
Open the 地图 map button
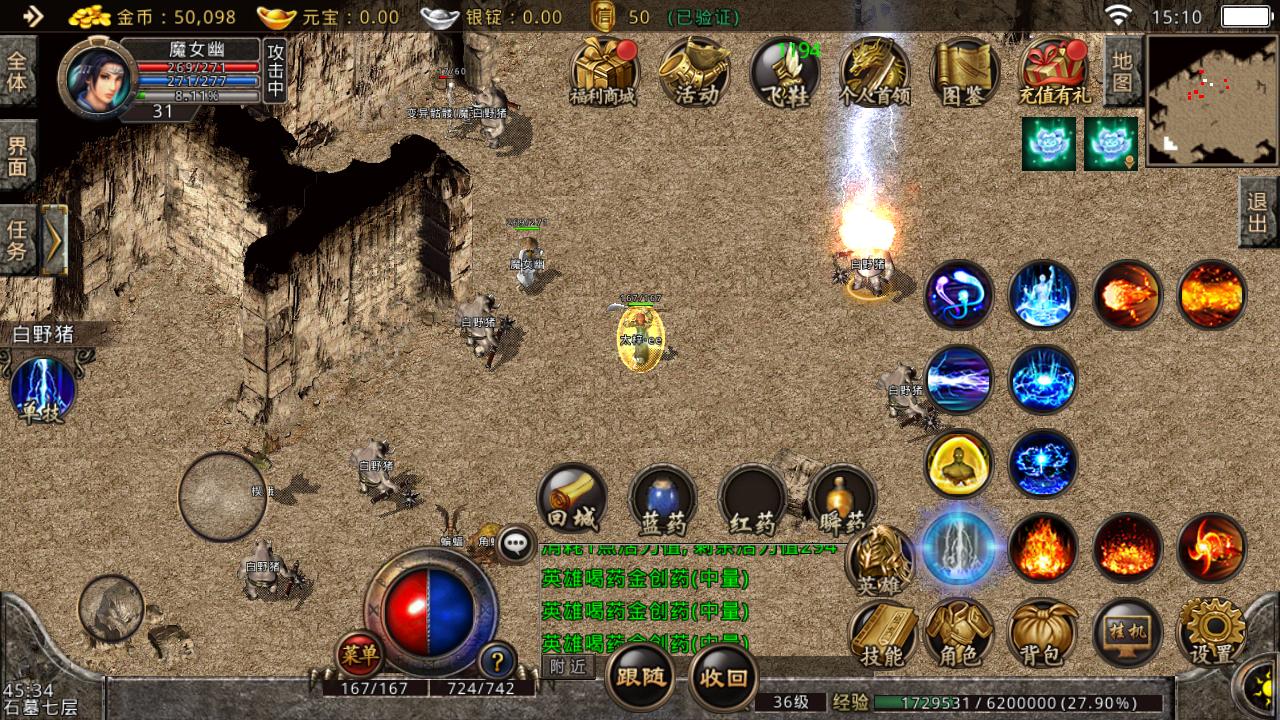click(1123, 70)
